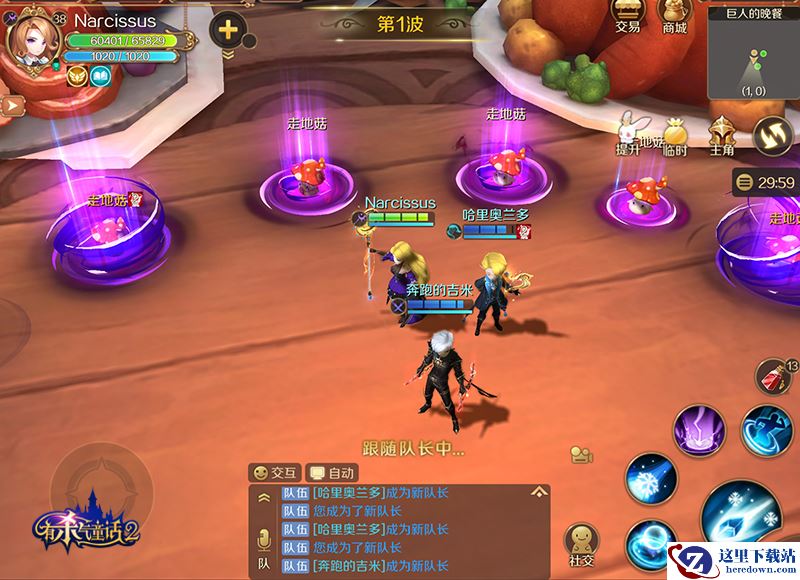This screenshot has height=580, width=800.
Task: Tap the chat microphone button
Action: 265,540
